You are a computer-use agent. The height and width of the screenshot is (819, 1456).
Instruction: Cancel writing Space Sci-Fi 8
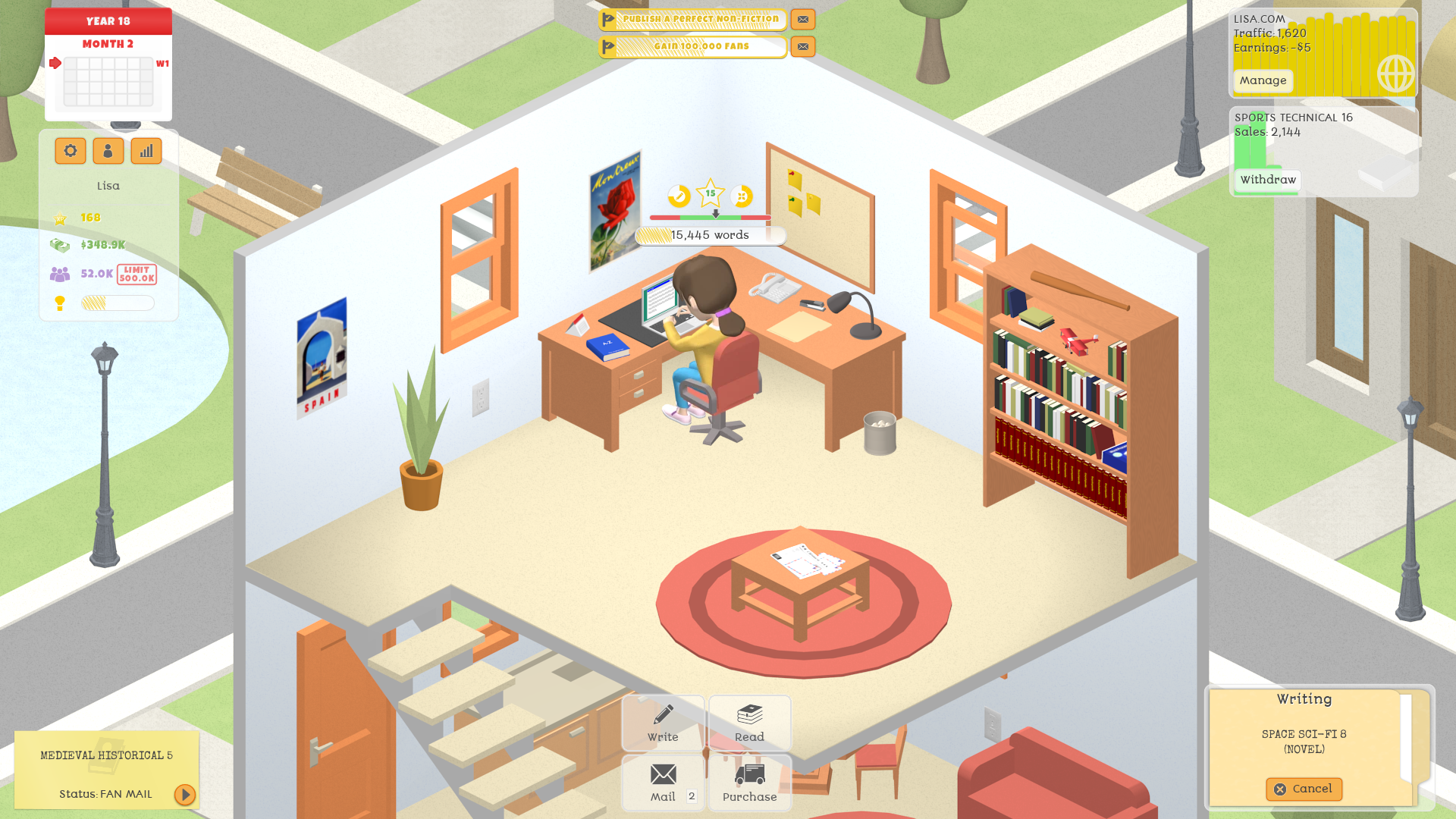pyautogui.click(x=1304, y=789)
